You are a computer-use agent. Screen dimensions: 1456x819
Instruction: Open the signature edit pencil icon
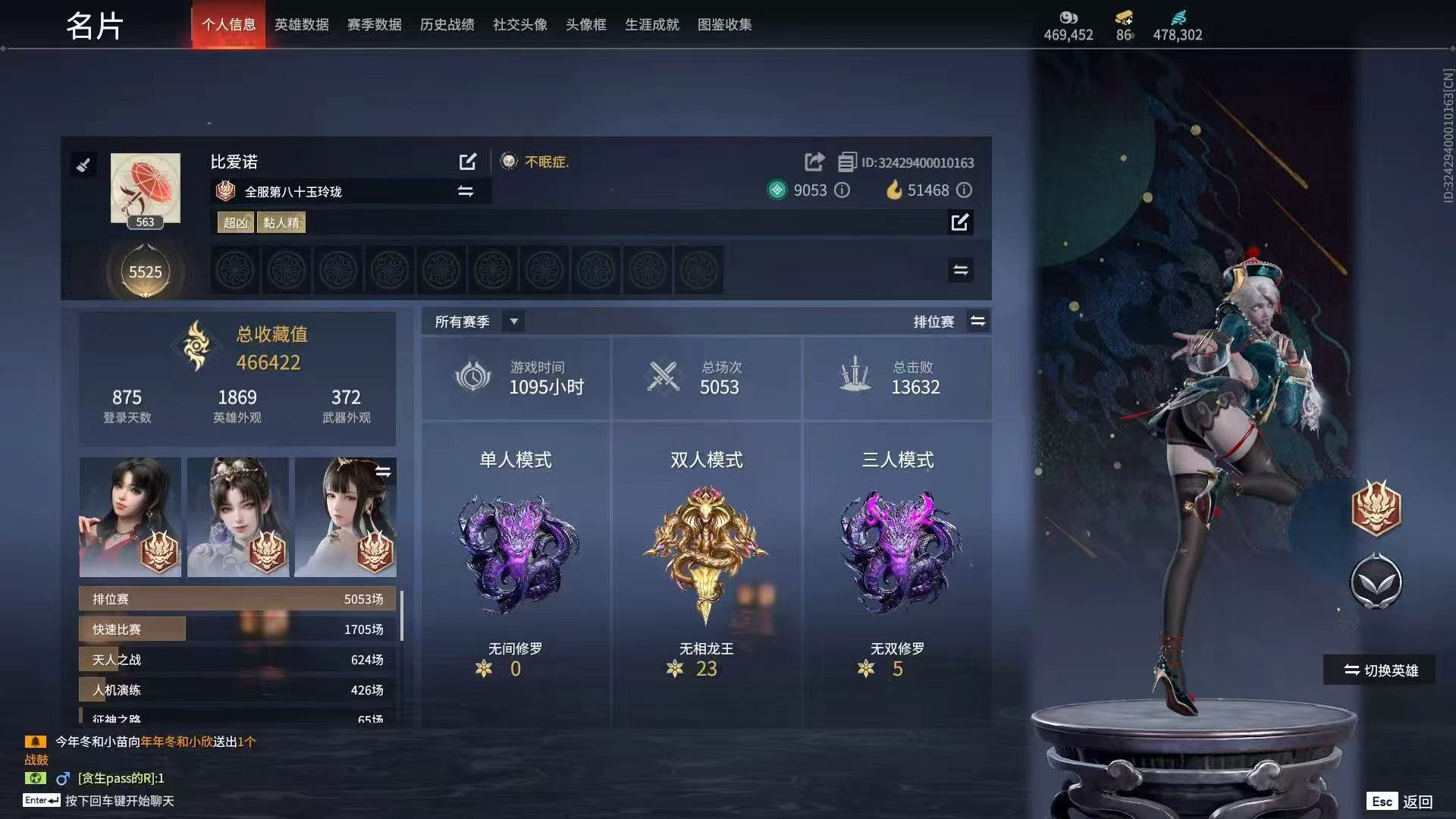(961, 222)
